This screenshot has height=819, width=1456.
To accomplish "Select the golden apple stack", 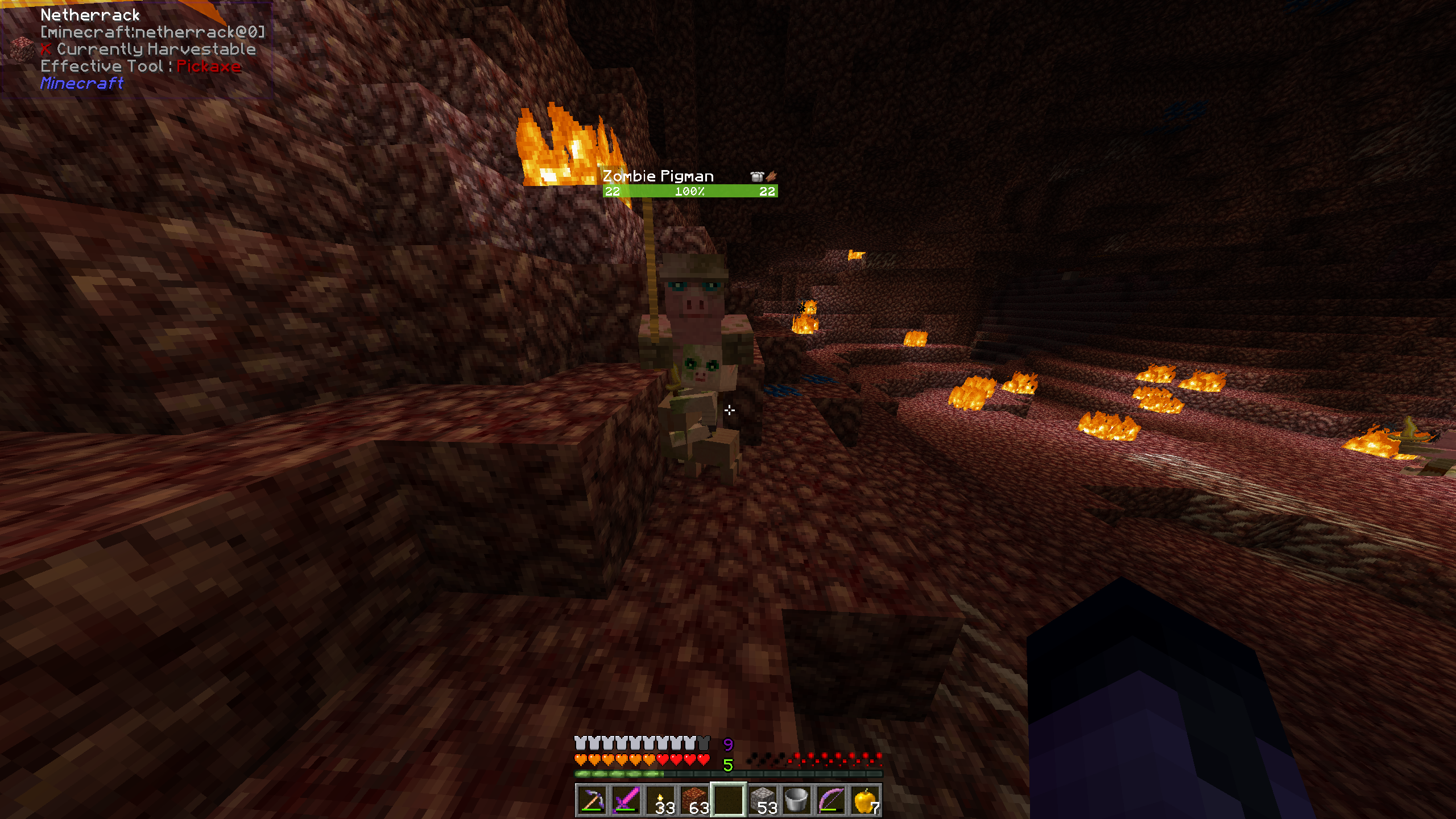I will click(x=865, y=800).
